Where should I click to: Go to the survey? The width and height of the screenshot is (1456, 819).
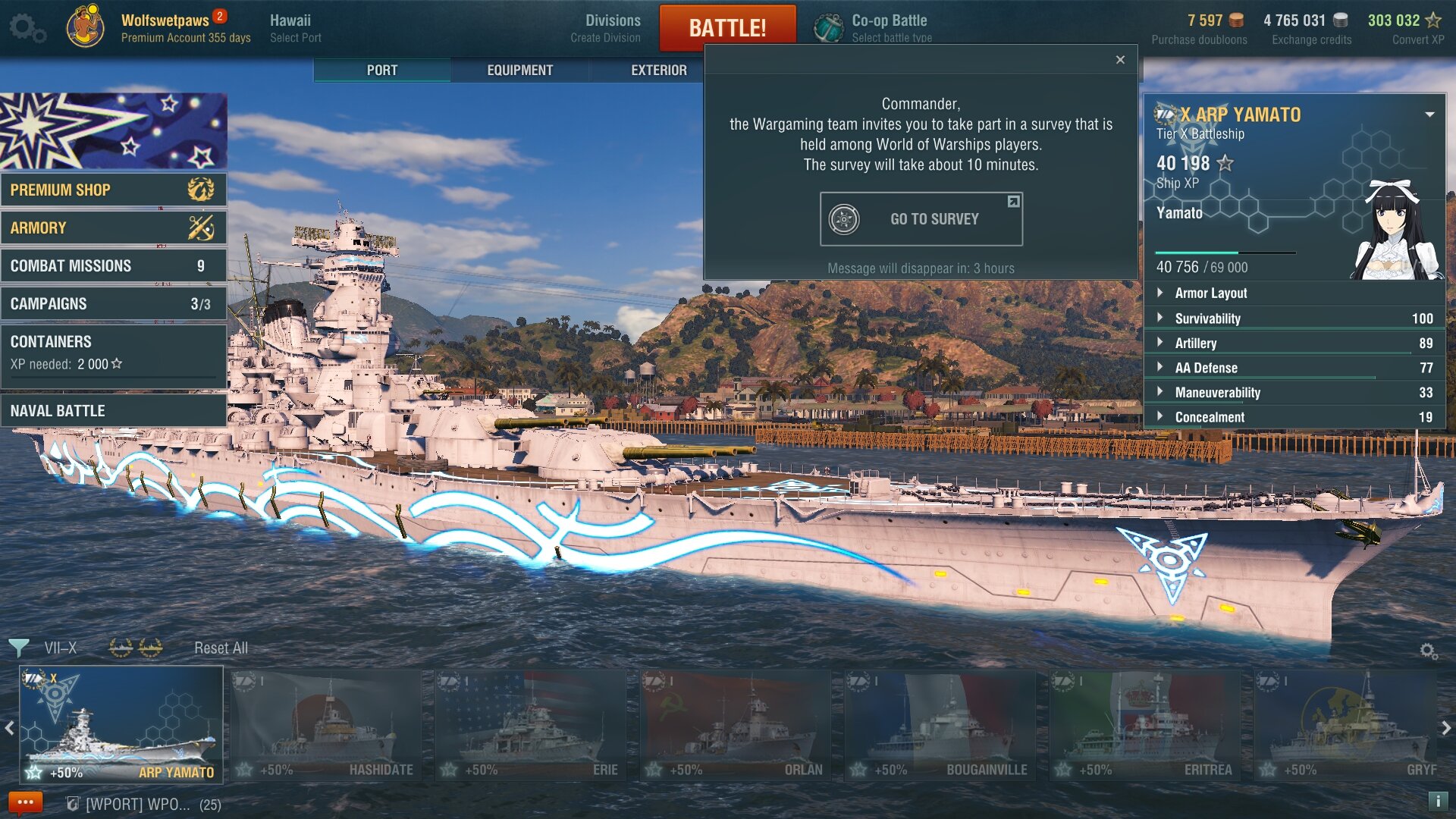pyautogui.click(x=921, y=219)
